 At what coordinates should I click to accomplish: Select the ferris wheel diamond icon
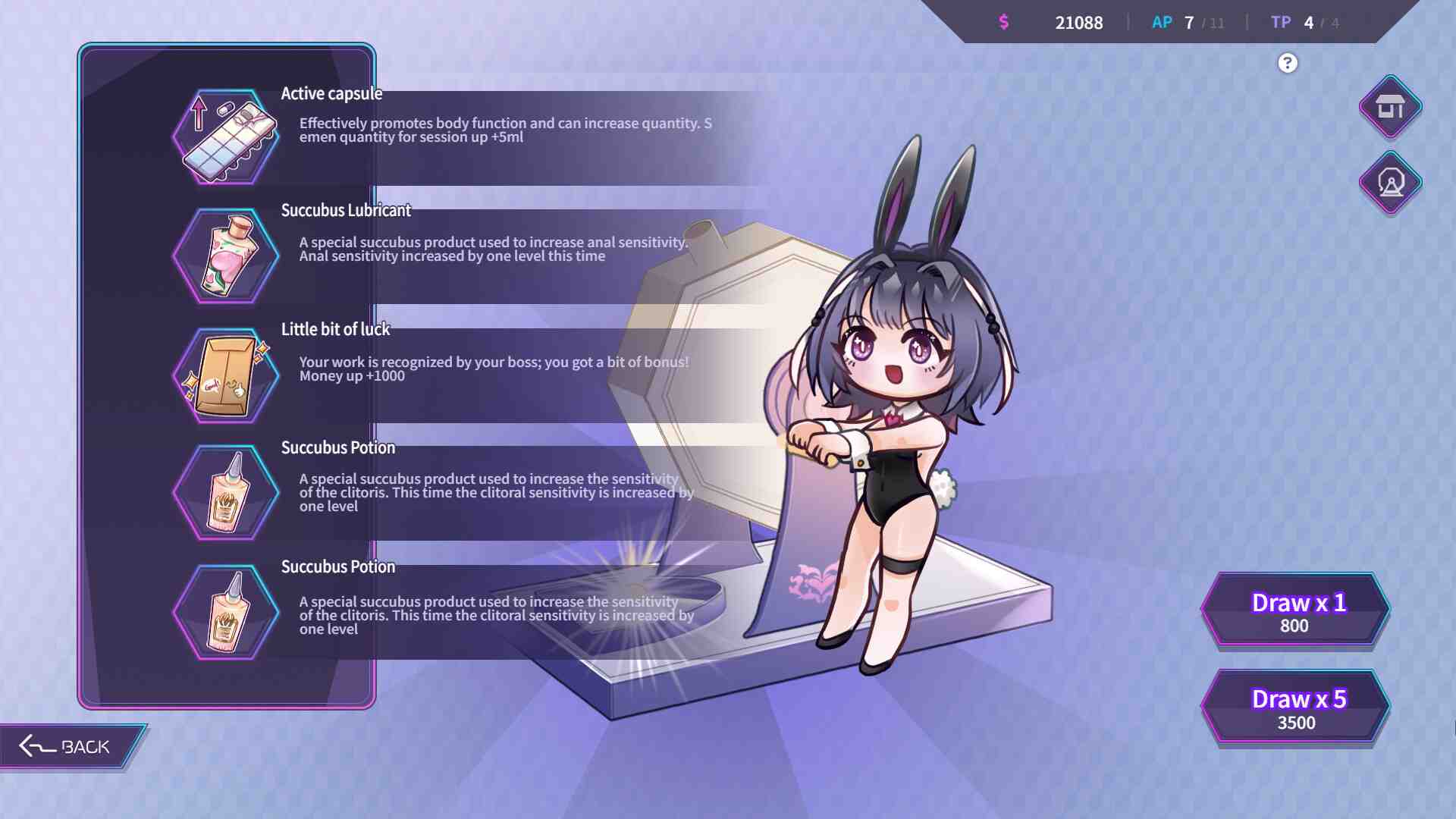click(x=1390, y=183)
